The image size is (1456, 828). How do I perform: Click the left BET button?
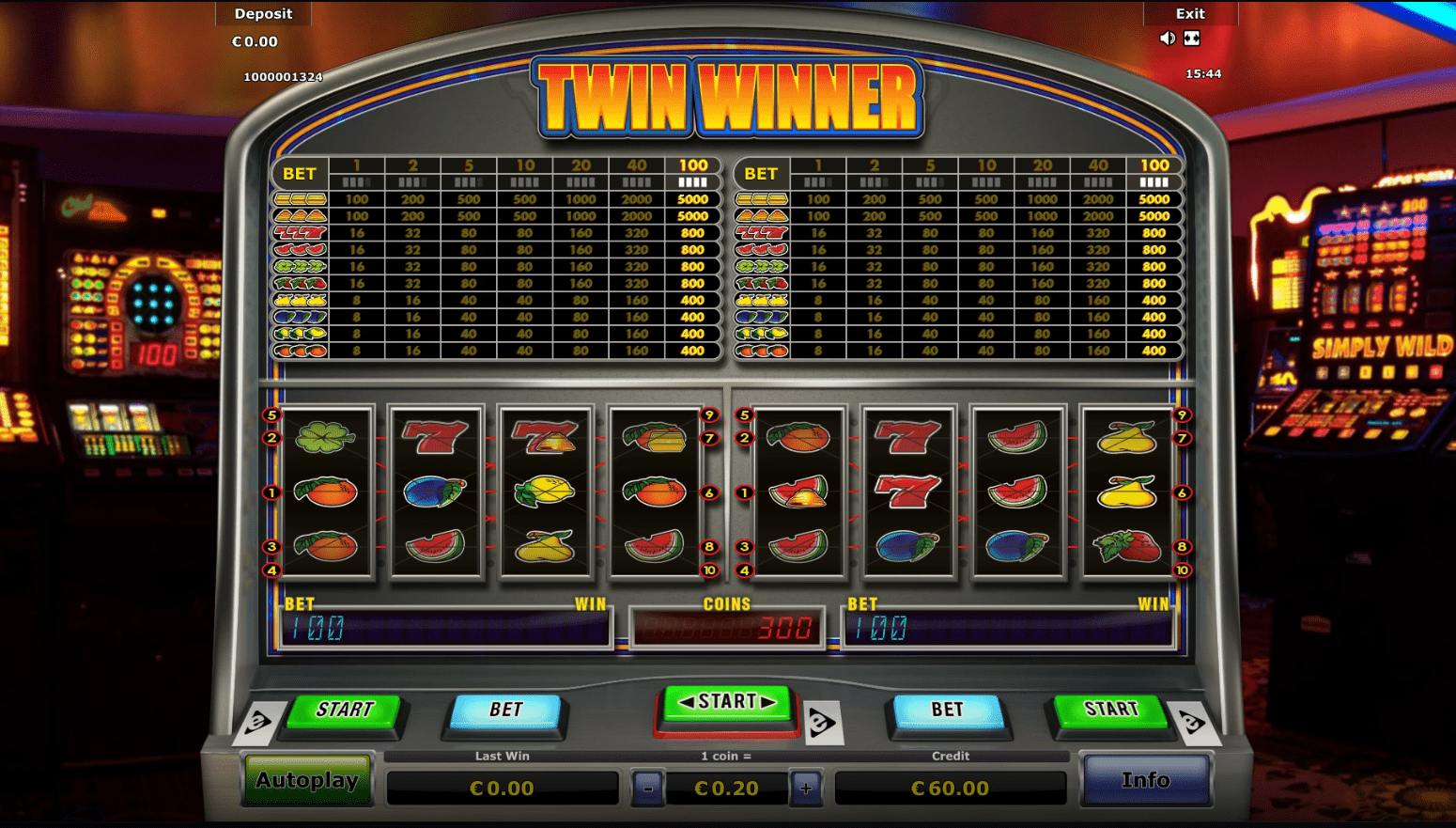click(504, 711)
